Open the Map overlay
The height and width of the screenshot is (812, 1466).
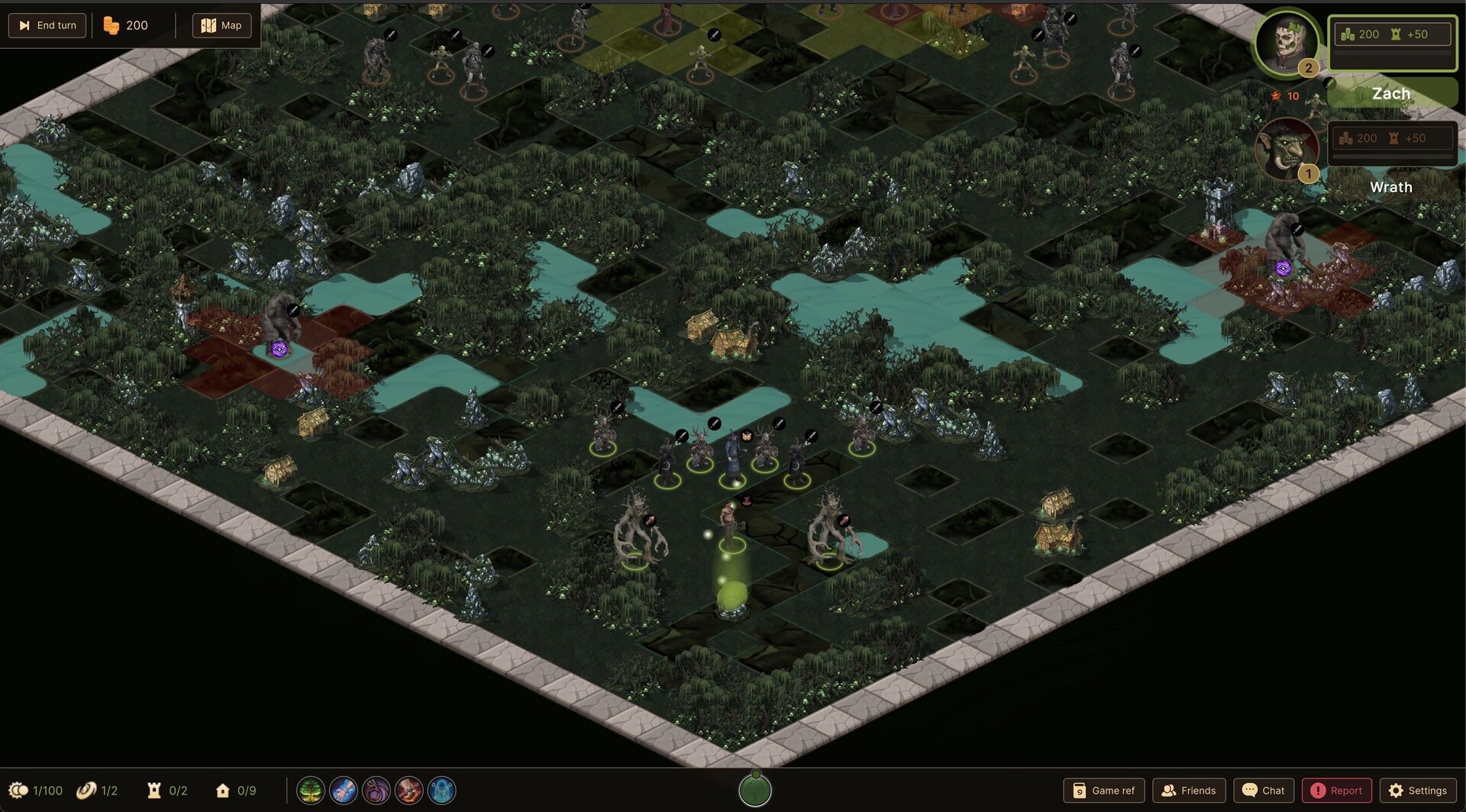tap(221, 24)
